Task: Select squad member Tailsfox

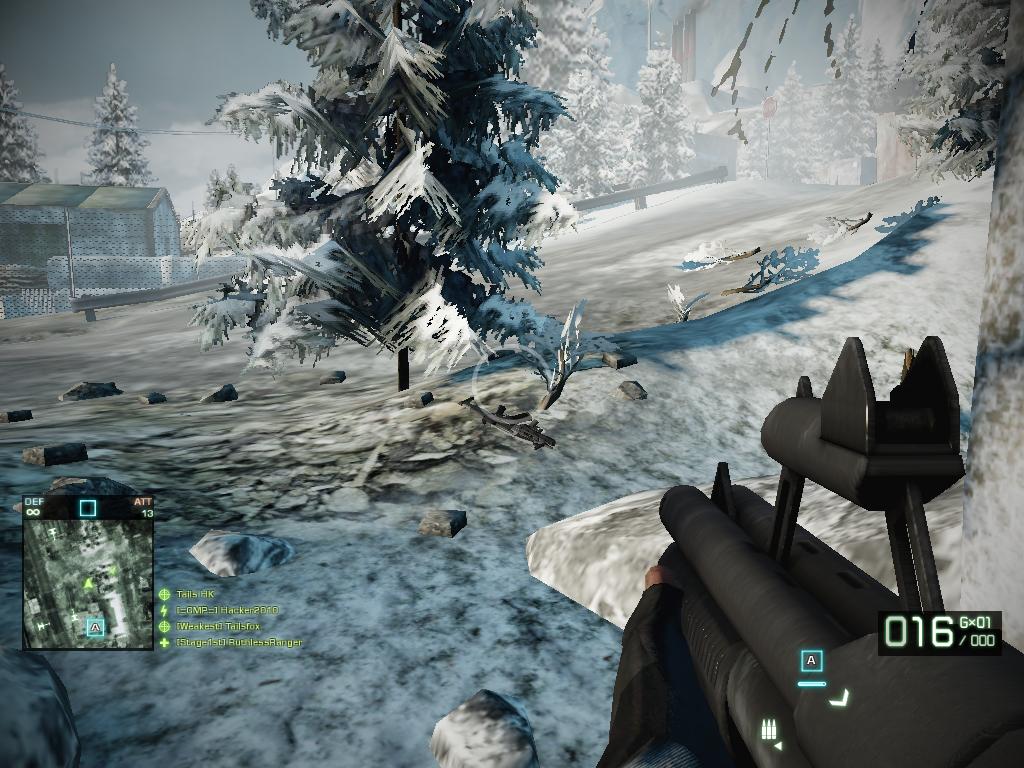Action: (217, 626)
